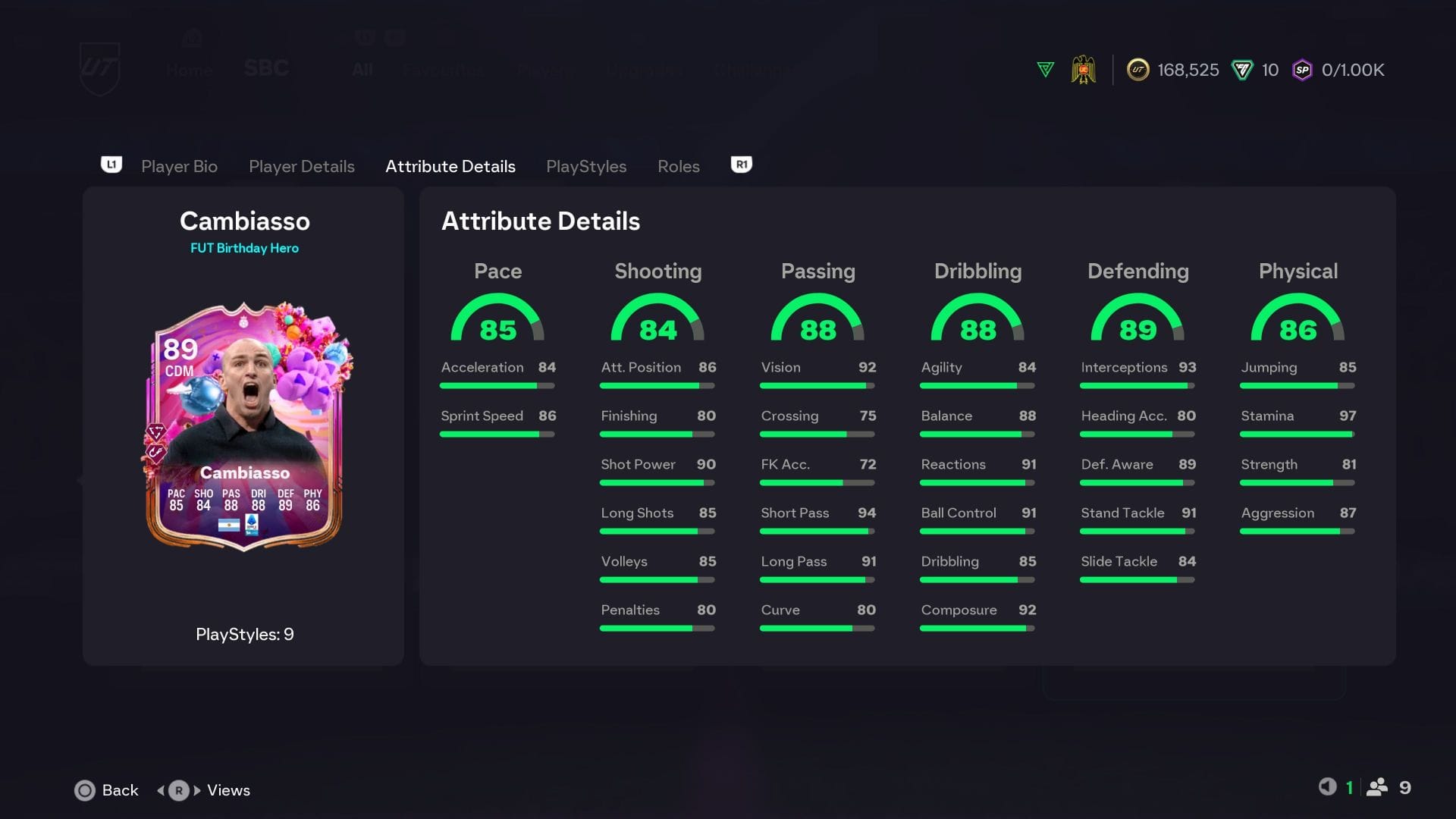Click the Stamina 97 progress bar
This screenshot has width=1456, height=819.
click(x=1297, y=434)
